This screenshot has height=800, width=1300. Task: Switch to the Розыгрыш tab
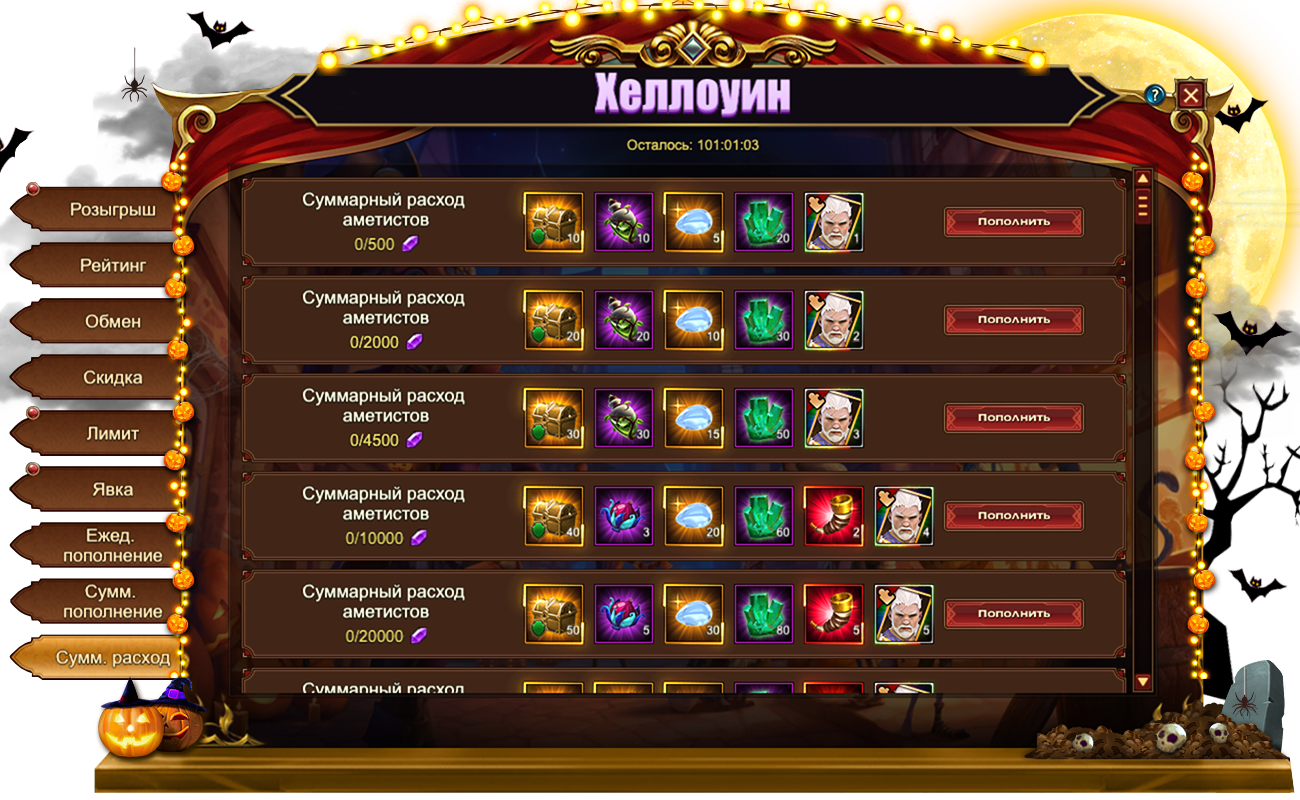click(98, 210)
